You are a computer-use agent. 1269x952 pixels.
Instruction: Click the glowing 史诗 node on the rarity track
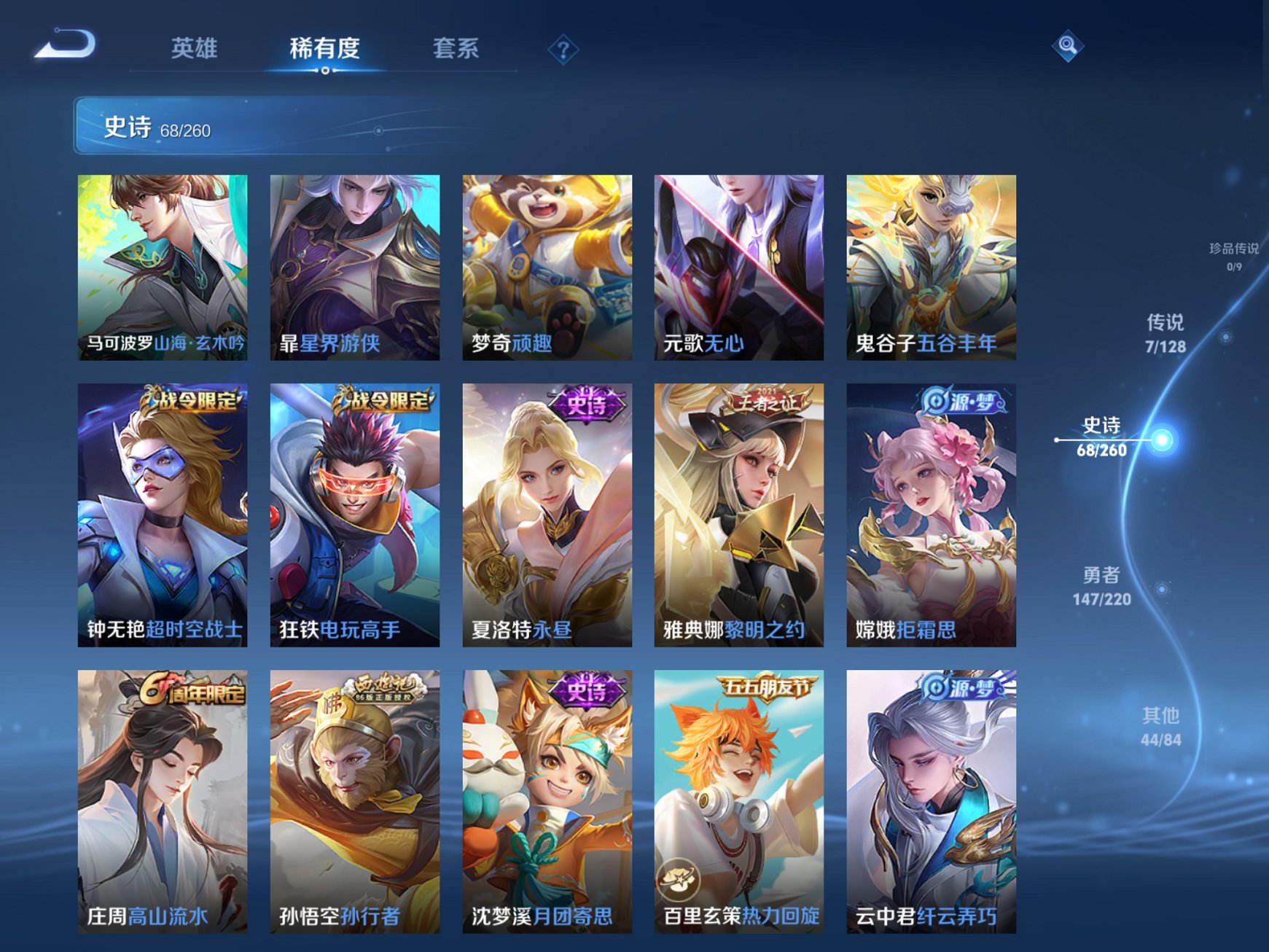[1161, 440]
